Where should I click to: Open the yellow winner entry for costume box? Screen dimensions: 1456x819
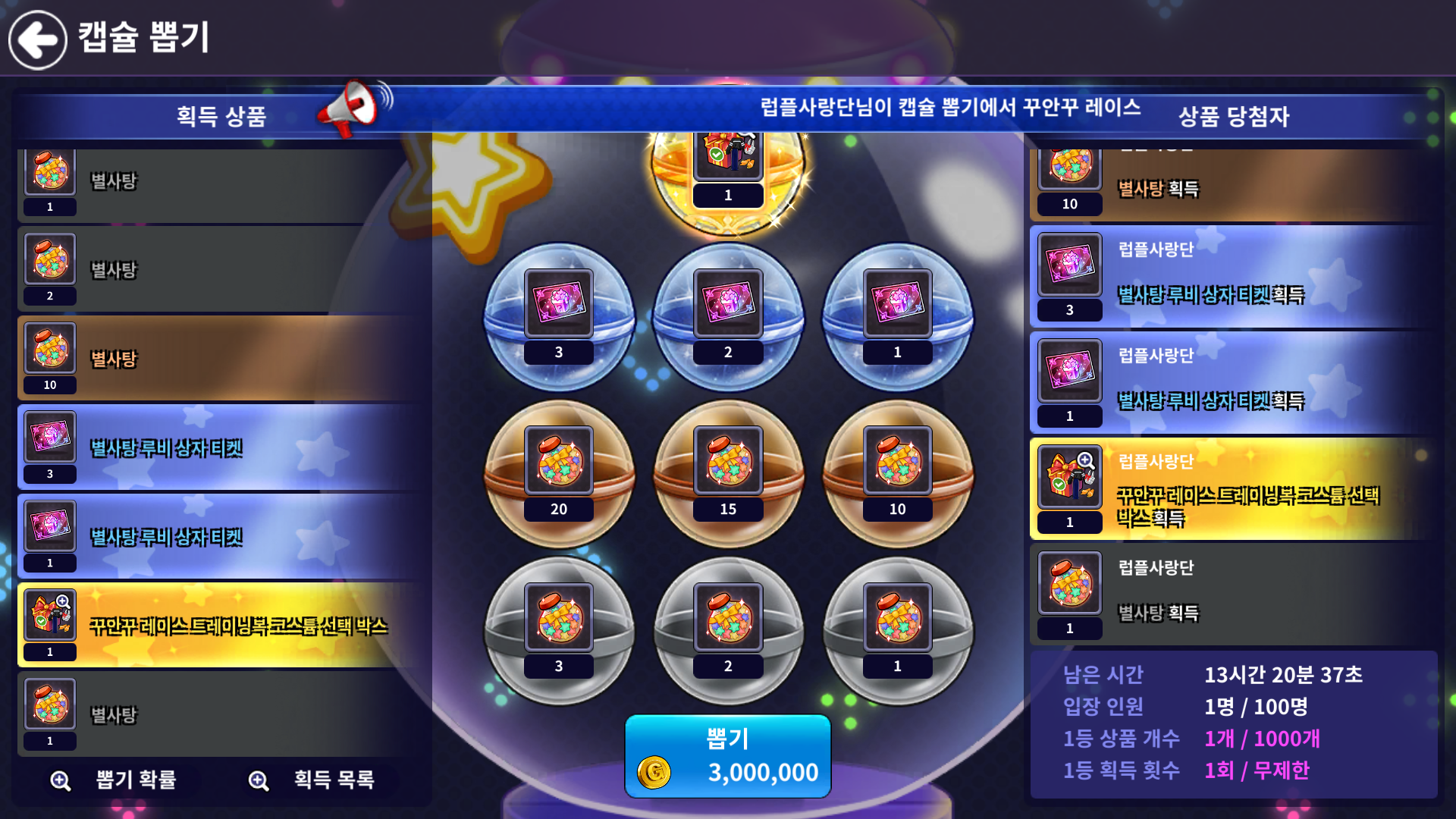point(1232,488)
